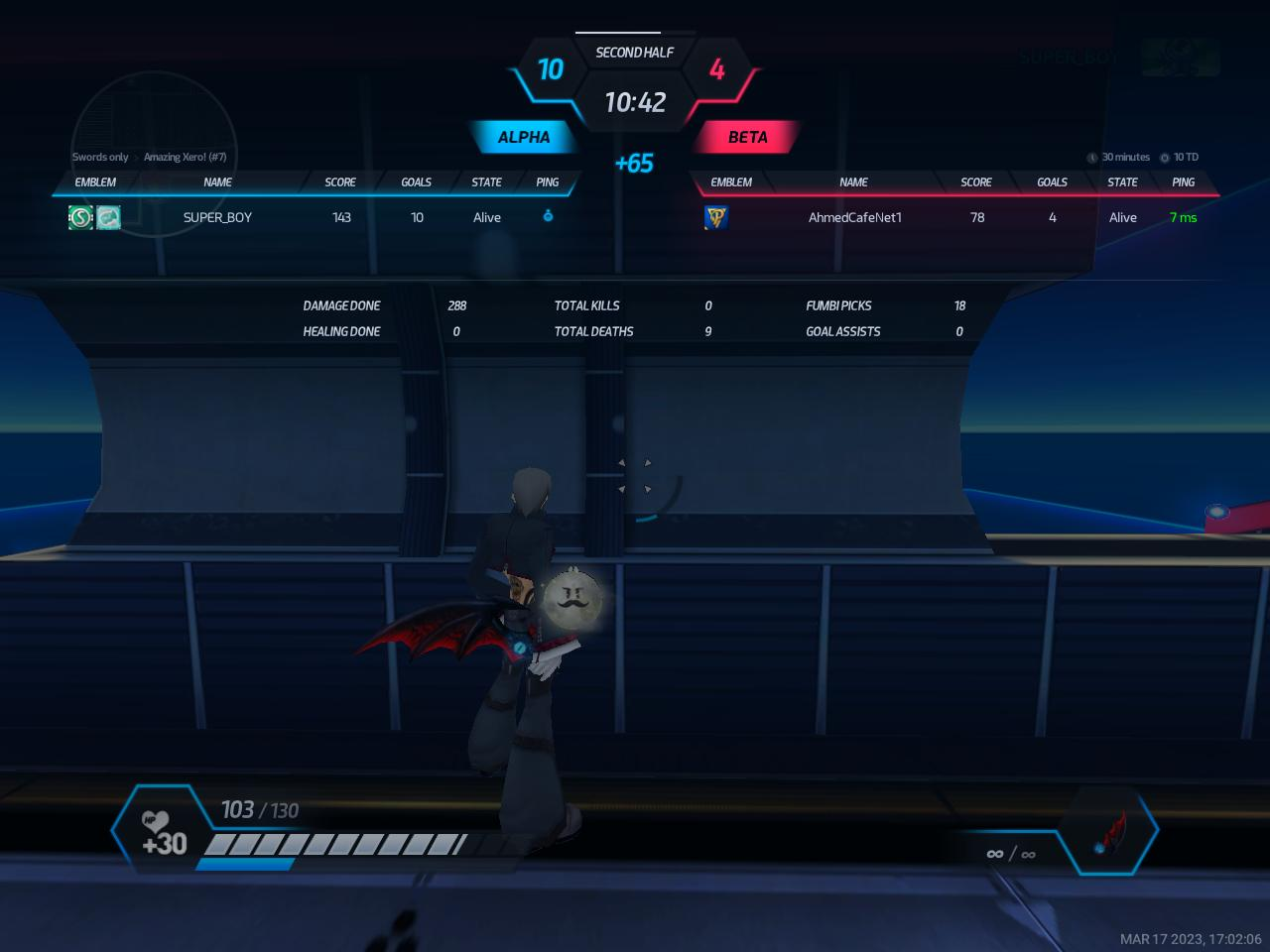Image resolution: width=1270 pixels, height=952 pixels.
Task: Click the Beta team GOALS column header
Action: tap(1052, 182)
